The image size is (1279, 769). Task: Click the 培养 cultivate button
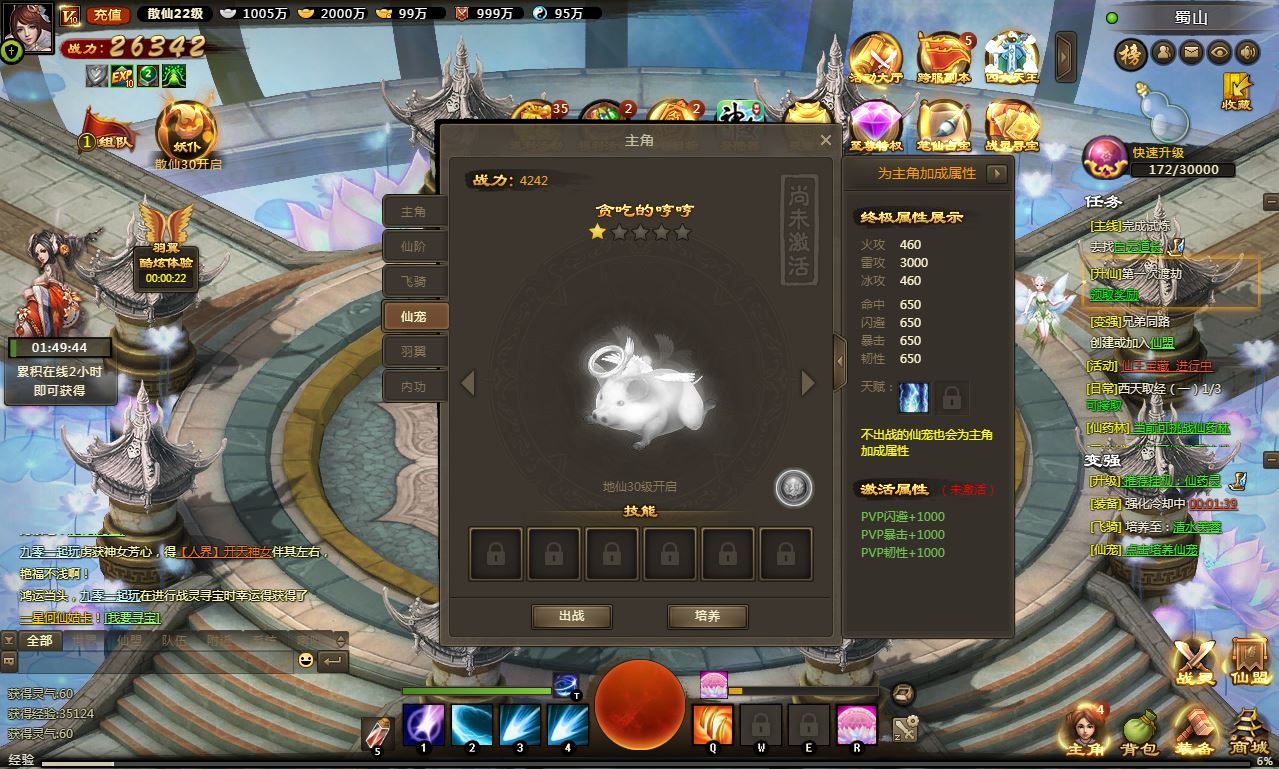[707, 616]
